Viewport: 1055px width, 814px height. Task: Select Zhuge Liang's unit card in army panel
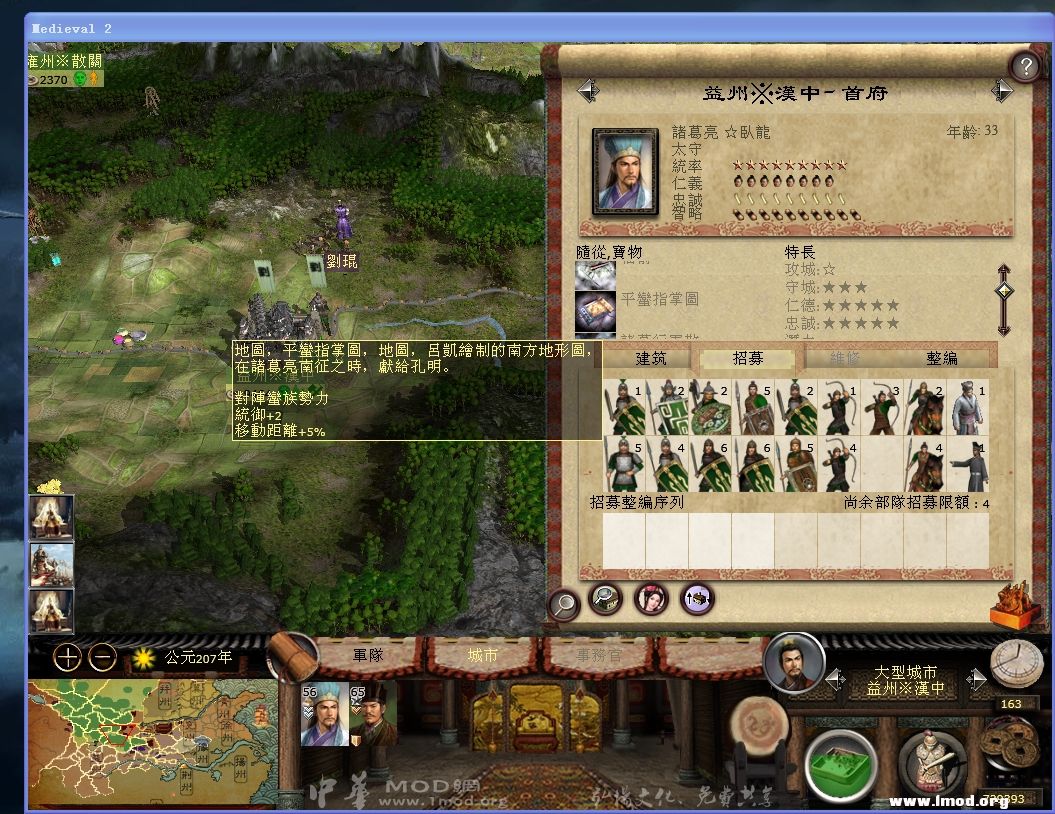point(325,715)
